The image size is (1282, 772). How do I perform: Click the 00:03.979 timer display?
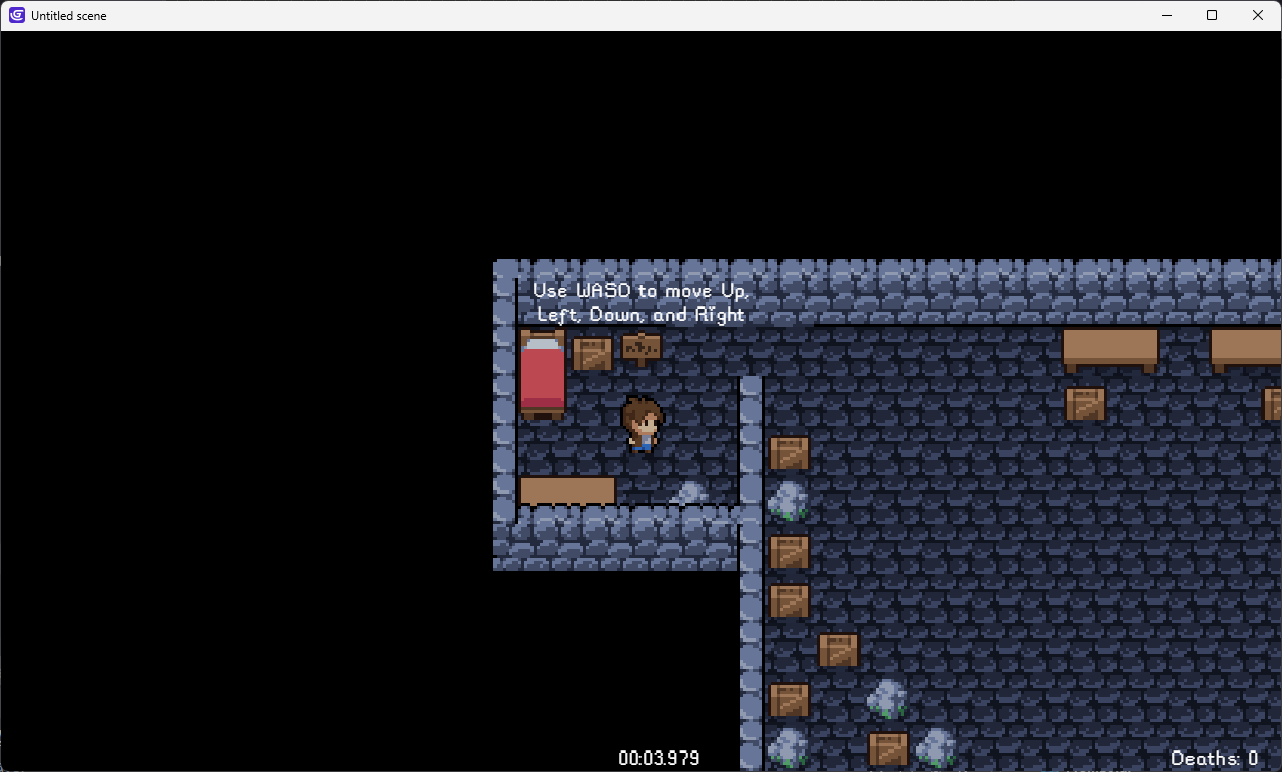tap(658, 758)
